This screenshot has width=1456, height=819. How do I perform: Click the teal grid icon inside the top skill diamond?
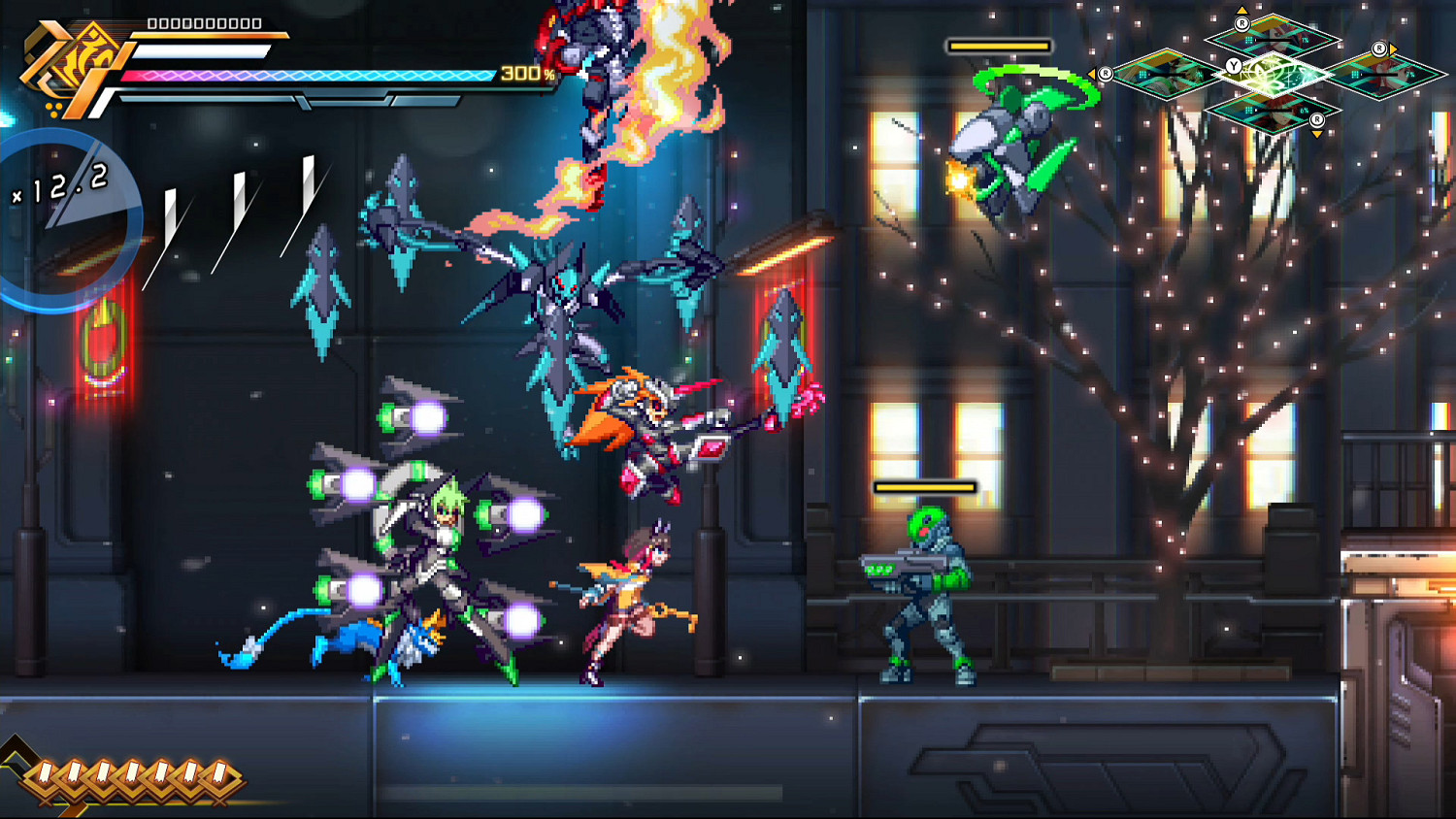[1248, 39]
